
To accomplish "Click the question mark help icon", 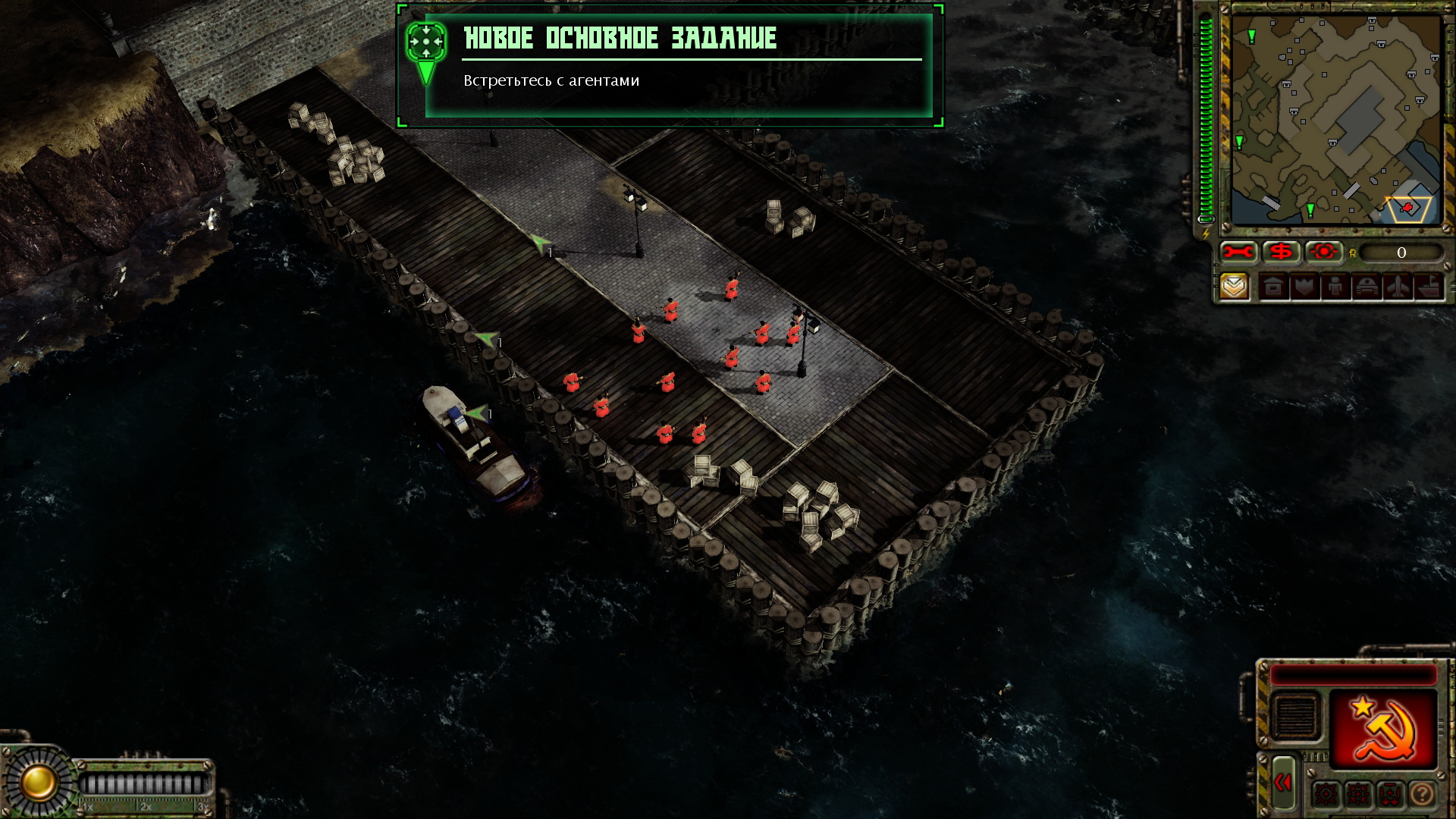I will [x=1420, y=794].
